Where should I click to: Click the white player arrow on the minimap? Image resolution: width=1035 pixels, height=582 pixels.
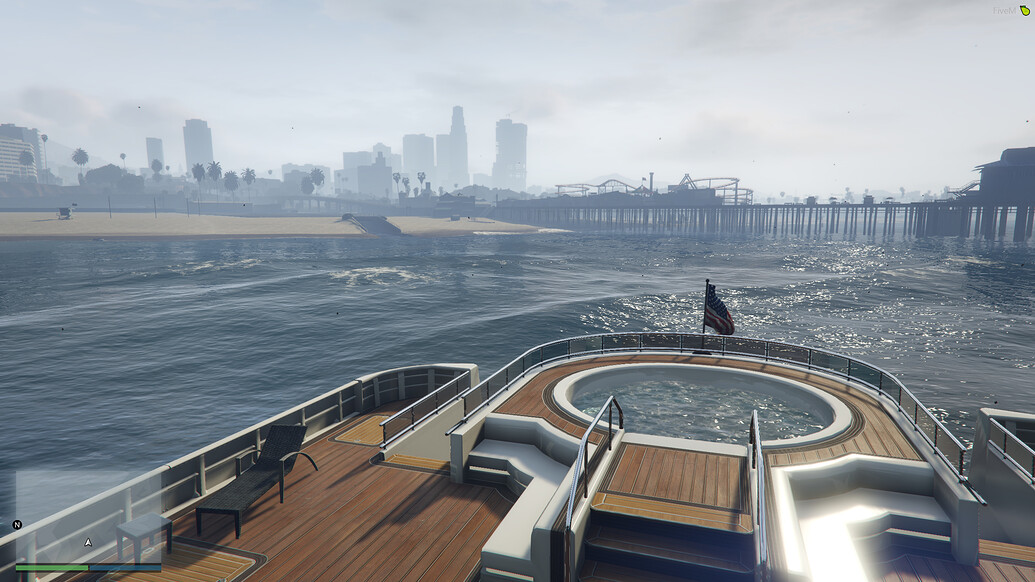point(88,542)
